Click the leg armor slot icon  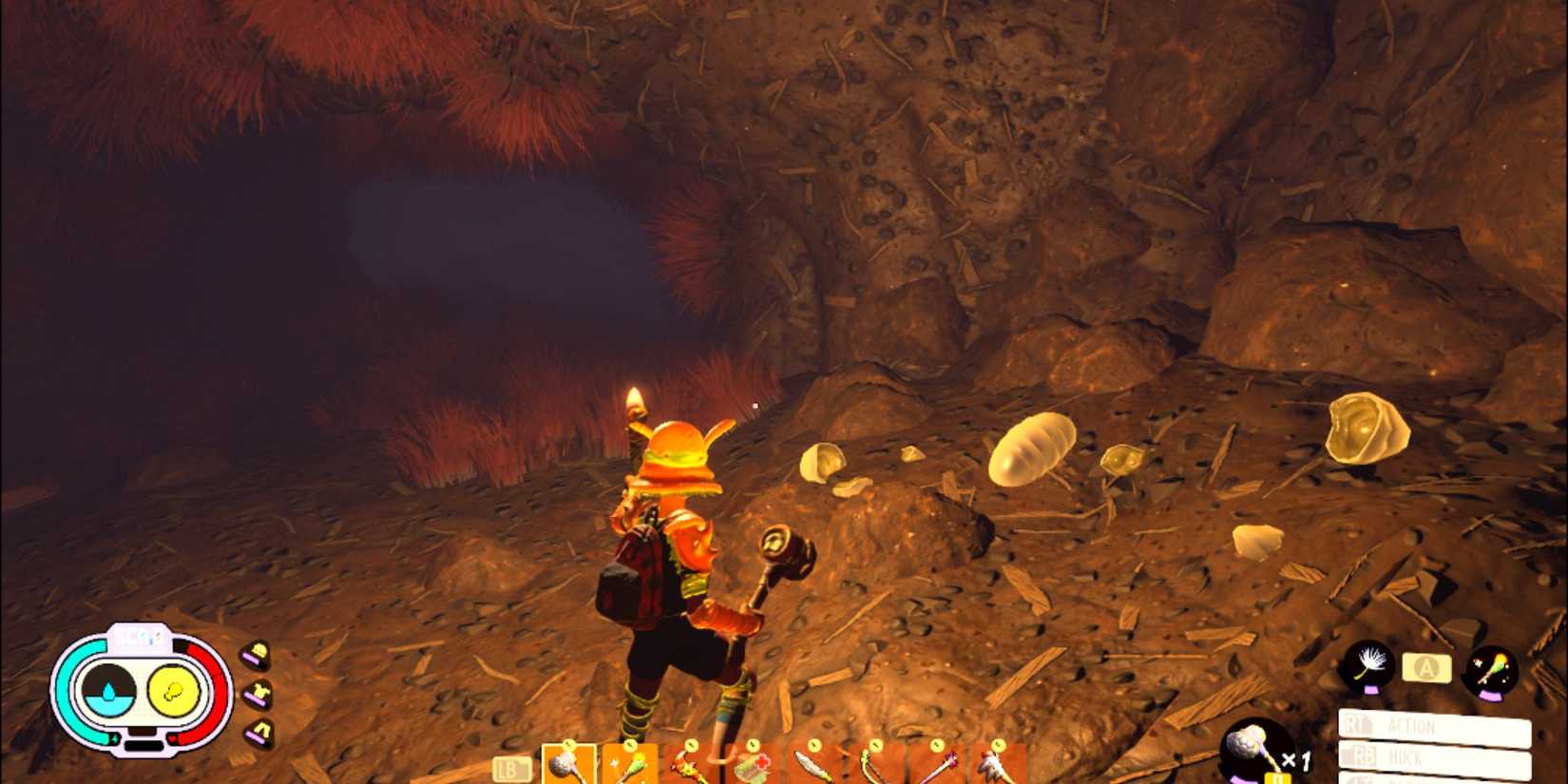[258, 734]
